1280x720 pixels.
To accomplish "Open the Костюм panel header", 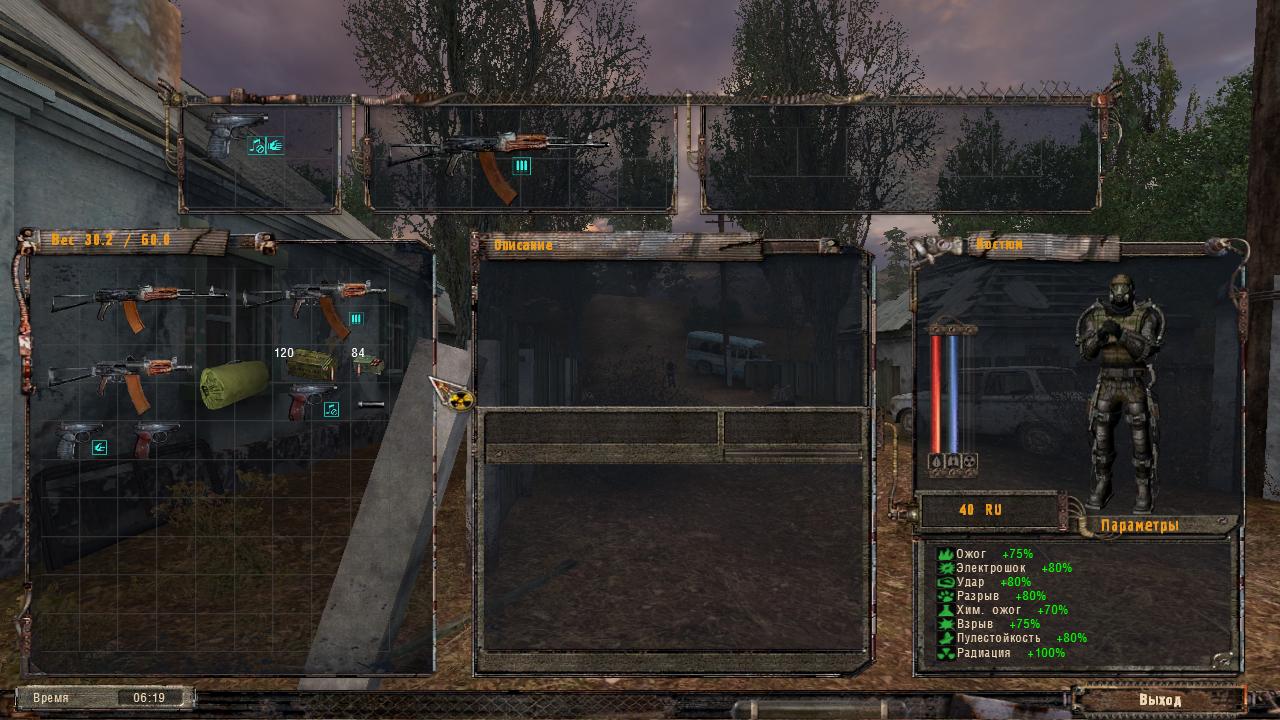I will coord(1000,242).
